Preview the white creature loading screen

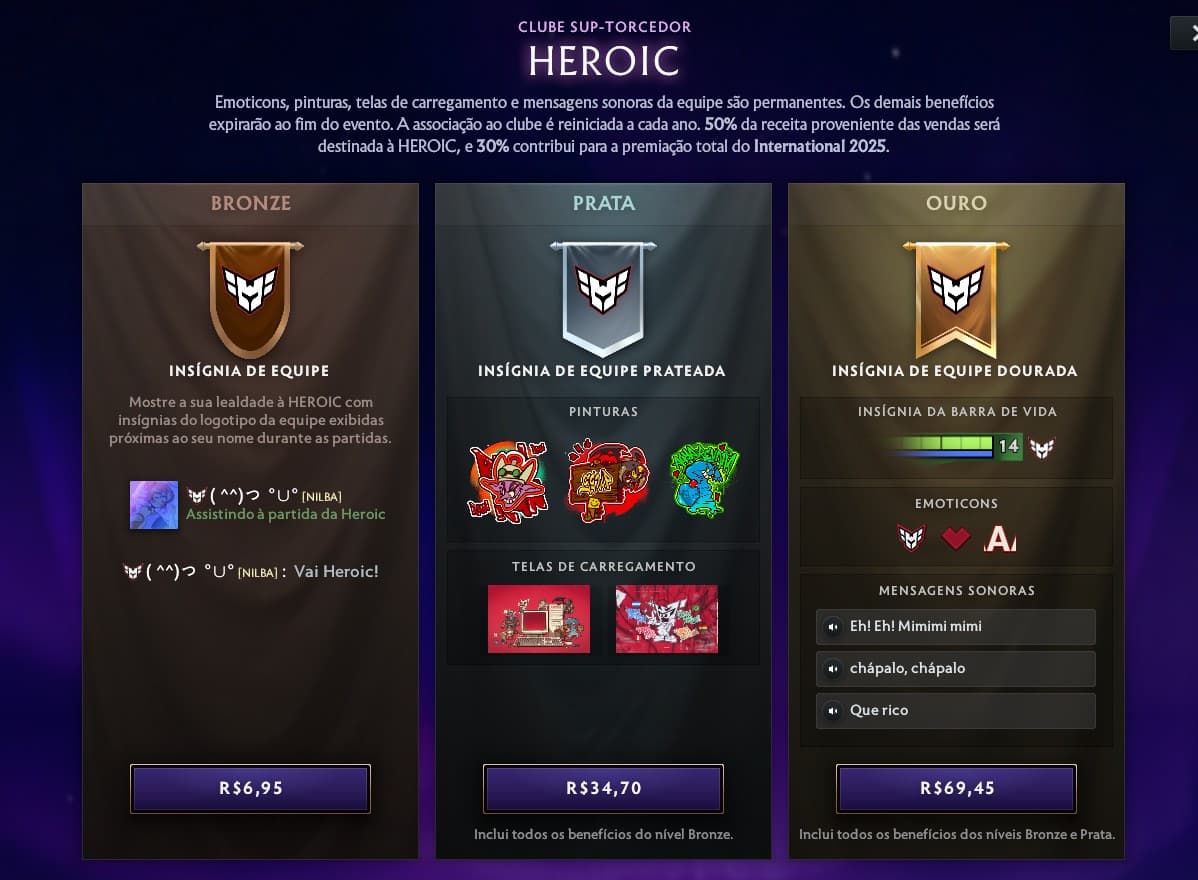coord(666,619)
